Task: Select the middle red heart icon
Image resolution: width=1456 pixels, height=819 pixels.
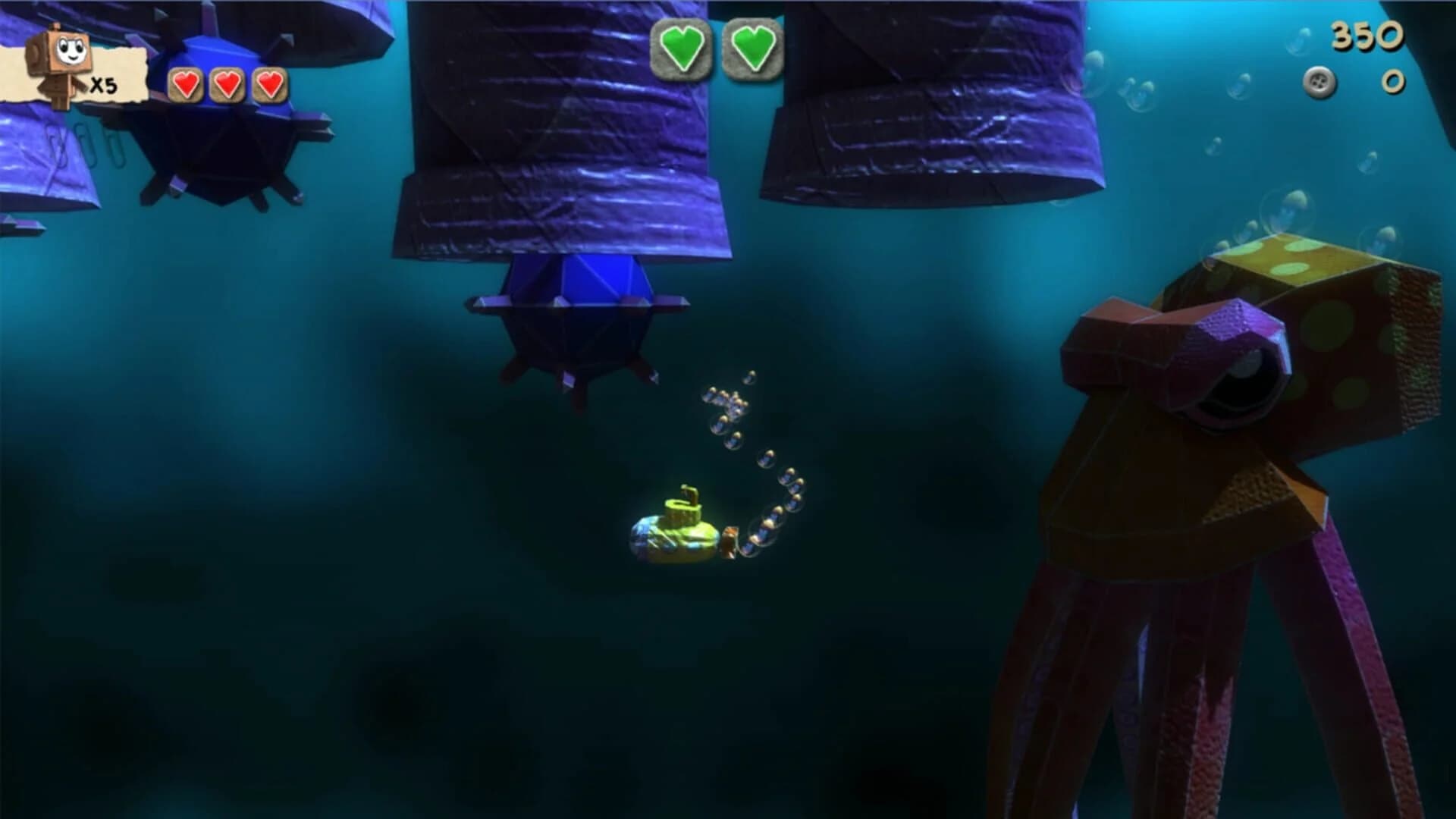Action: pos(227,86)
